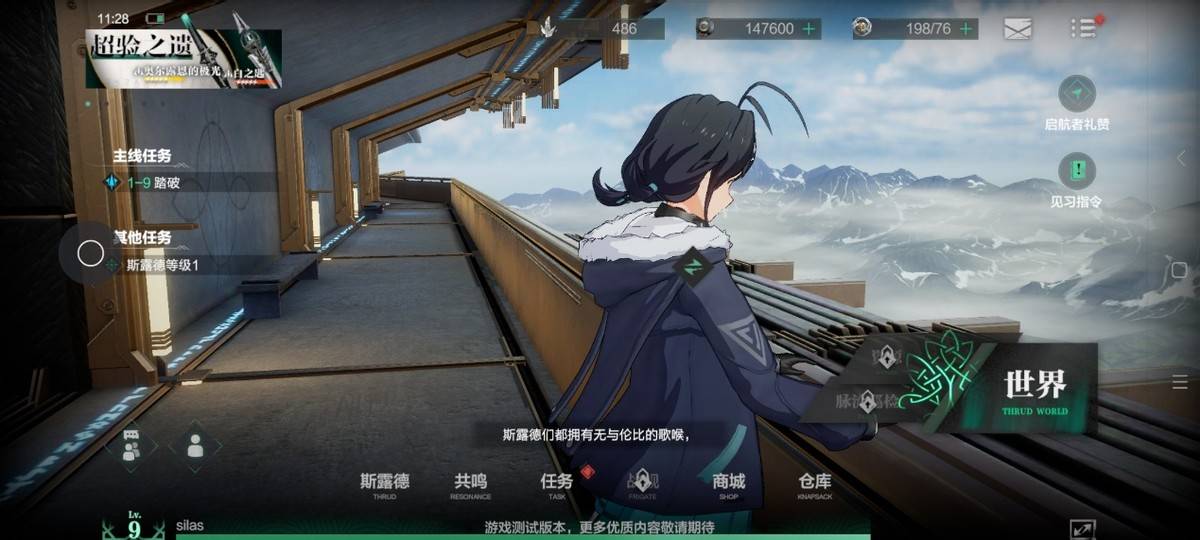Open the 任务 Task menu
The image size is (1200, 540).
(557, 485)
